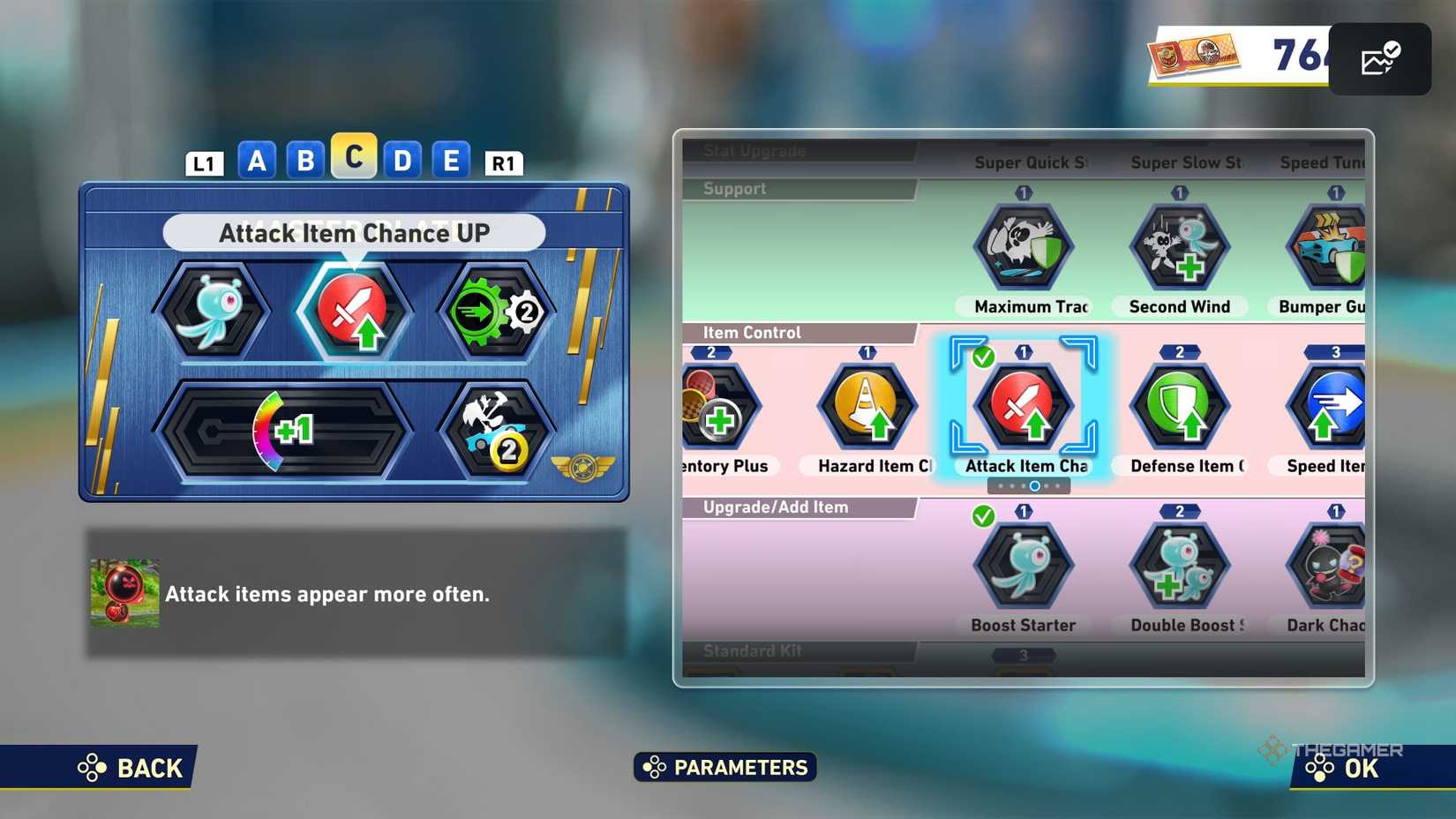The width and height of the screenshot is (1456, 819).
Task: Choose the Double Boost Starter gadget
Action: 1179,566
